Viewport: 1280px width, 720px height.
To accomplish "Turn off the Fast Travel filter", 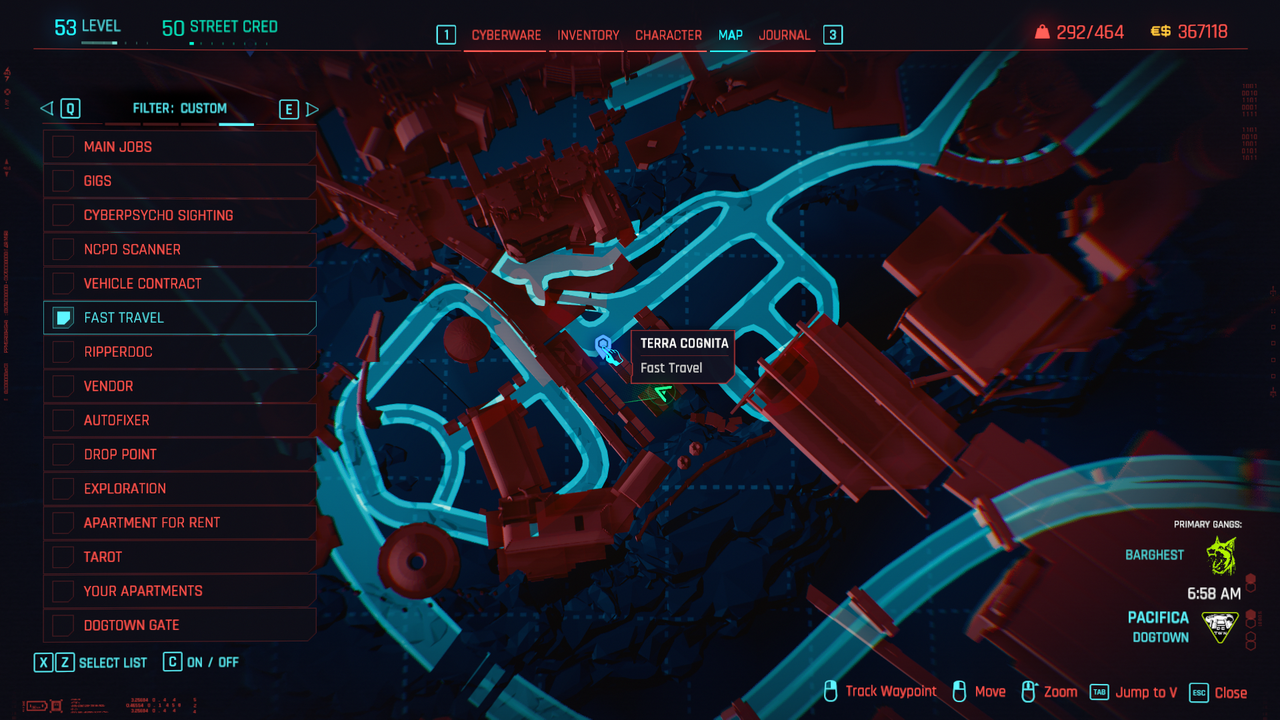I will [64, 318].
